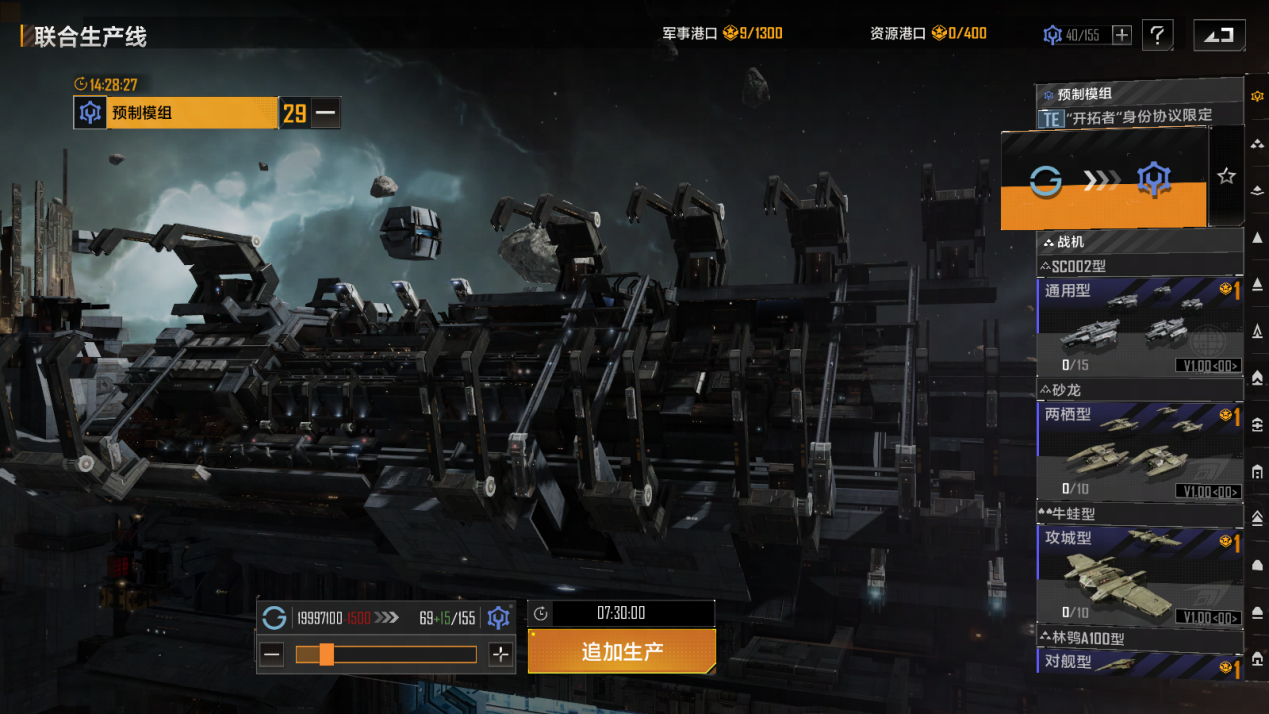Viewport: 1269px width, 714px height.
Task: Go back using the top-right return button
Action: pyautogui.click(x=1219, y=35)
